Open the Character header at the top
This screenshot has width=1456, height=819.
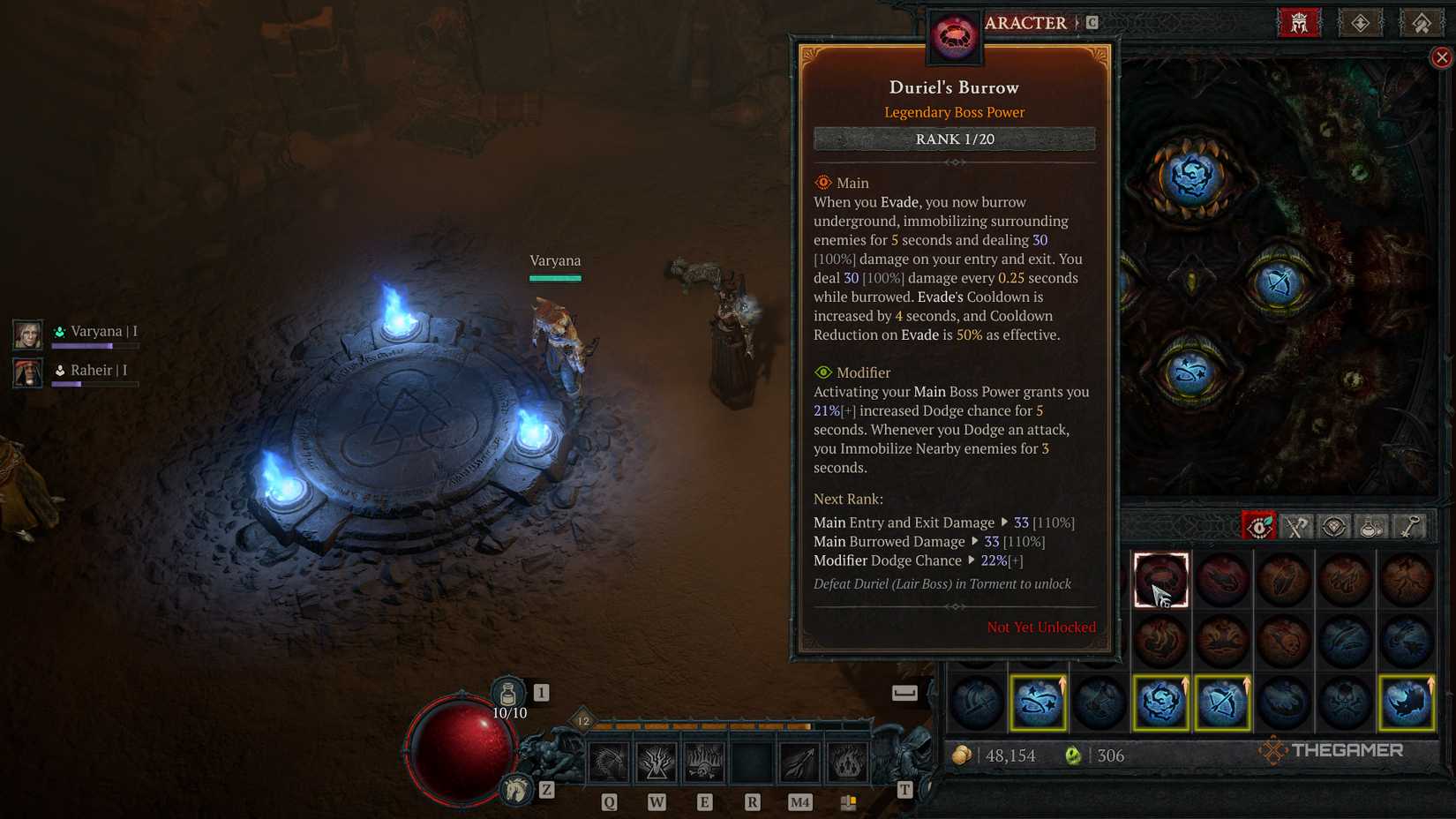pyautogui.click(x=1024, y=23)
